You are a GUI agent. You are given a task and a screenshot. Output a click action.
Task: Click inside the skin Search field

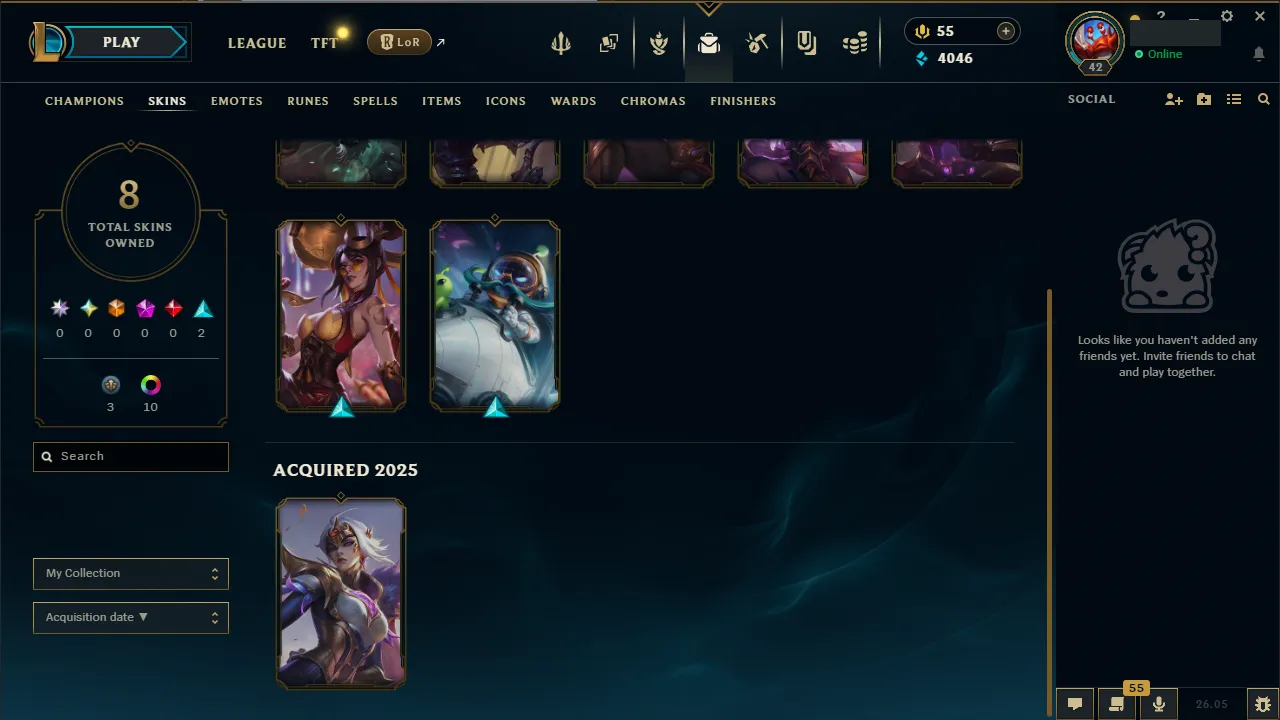pyautogui.click(x=130, y=456)
